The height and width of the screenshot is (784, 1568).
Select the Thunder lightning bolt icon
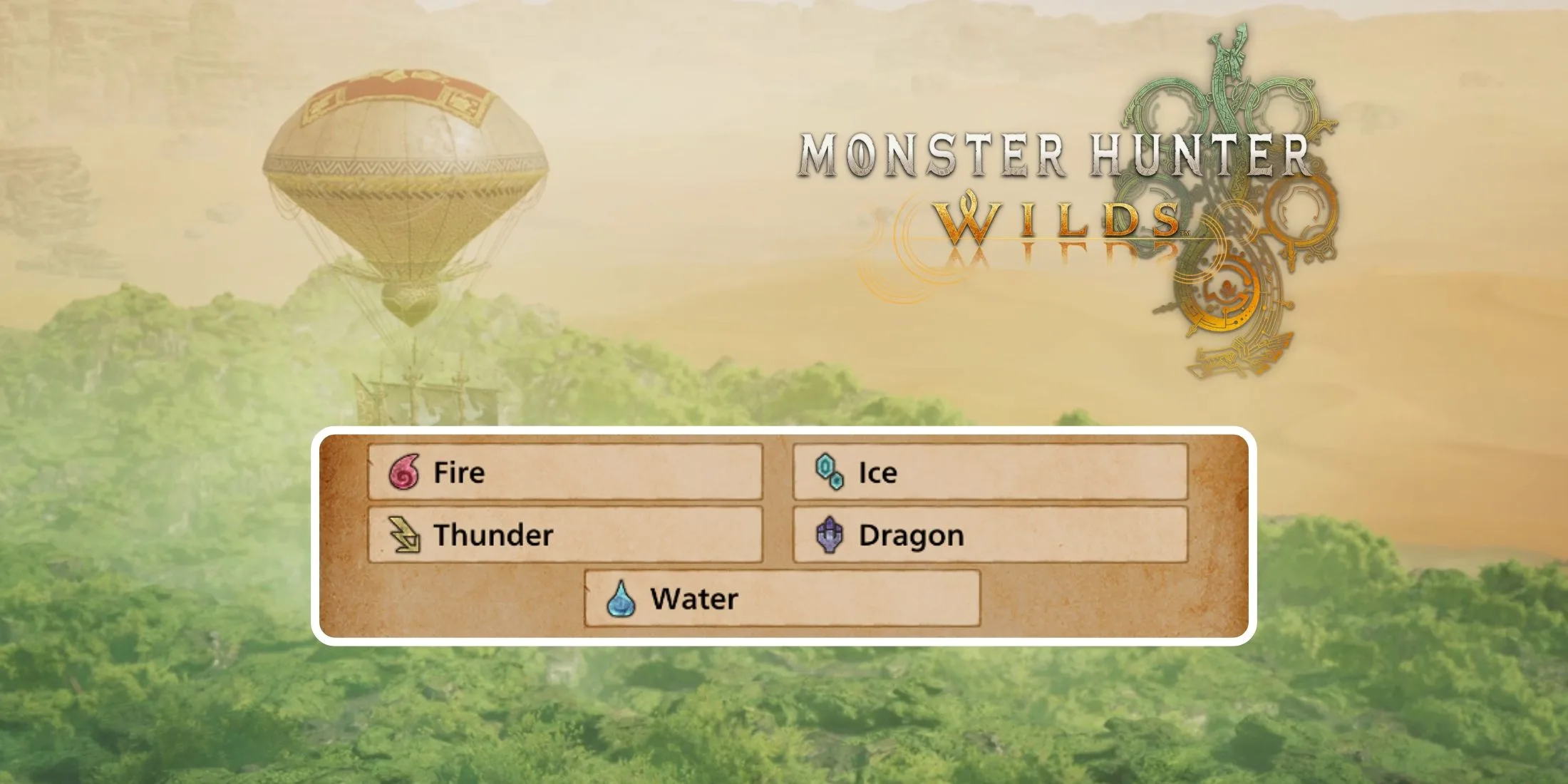coord(406,534)
